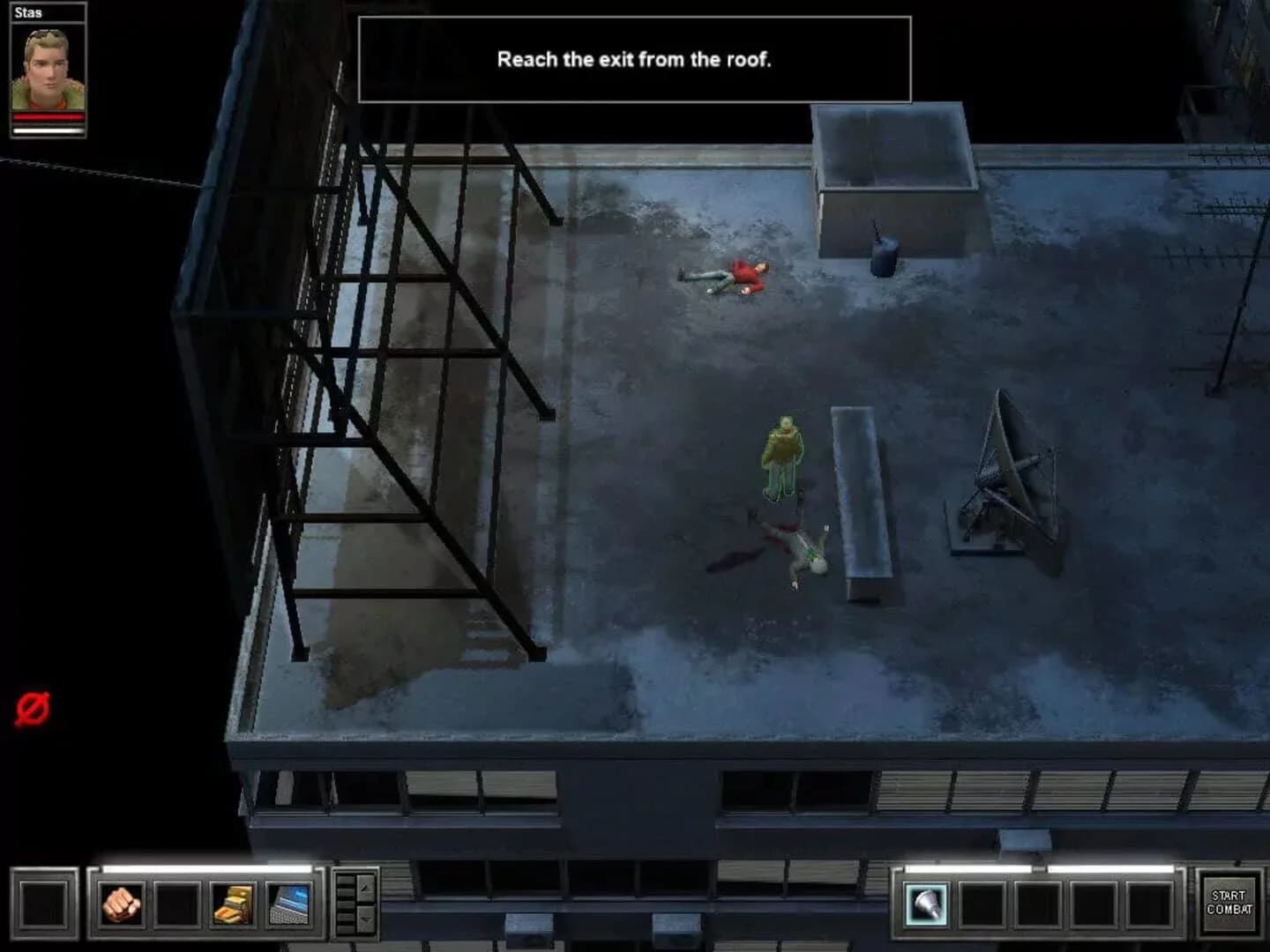Click the leftmost empty action slot
This screenshot has height=952, width=1270.
coord(45,904)
